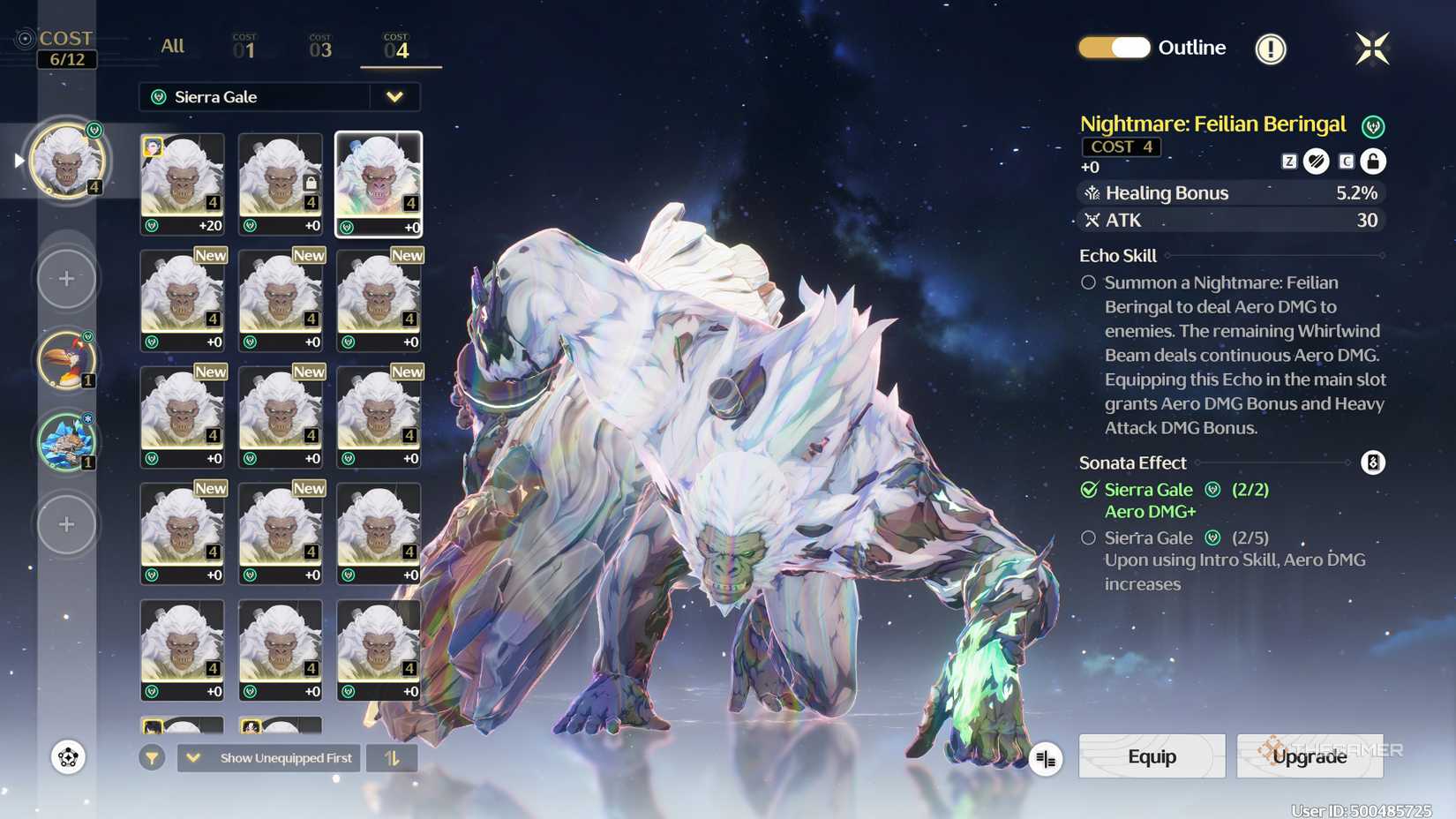Image resolution: width=1456 pixels, height=819 pixels.
Task: Toggle the lock icon on this echo
Action: click(1373, 162)
